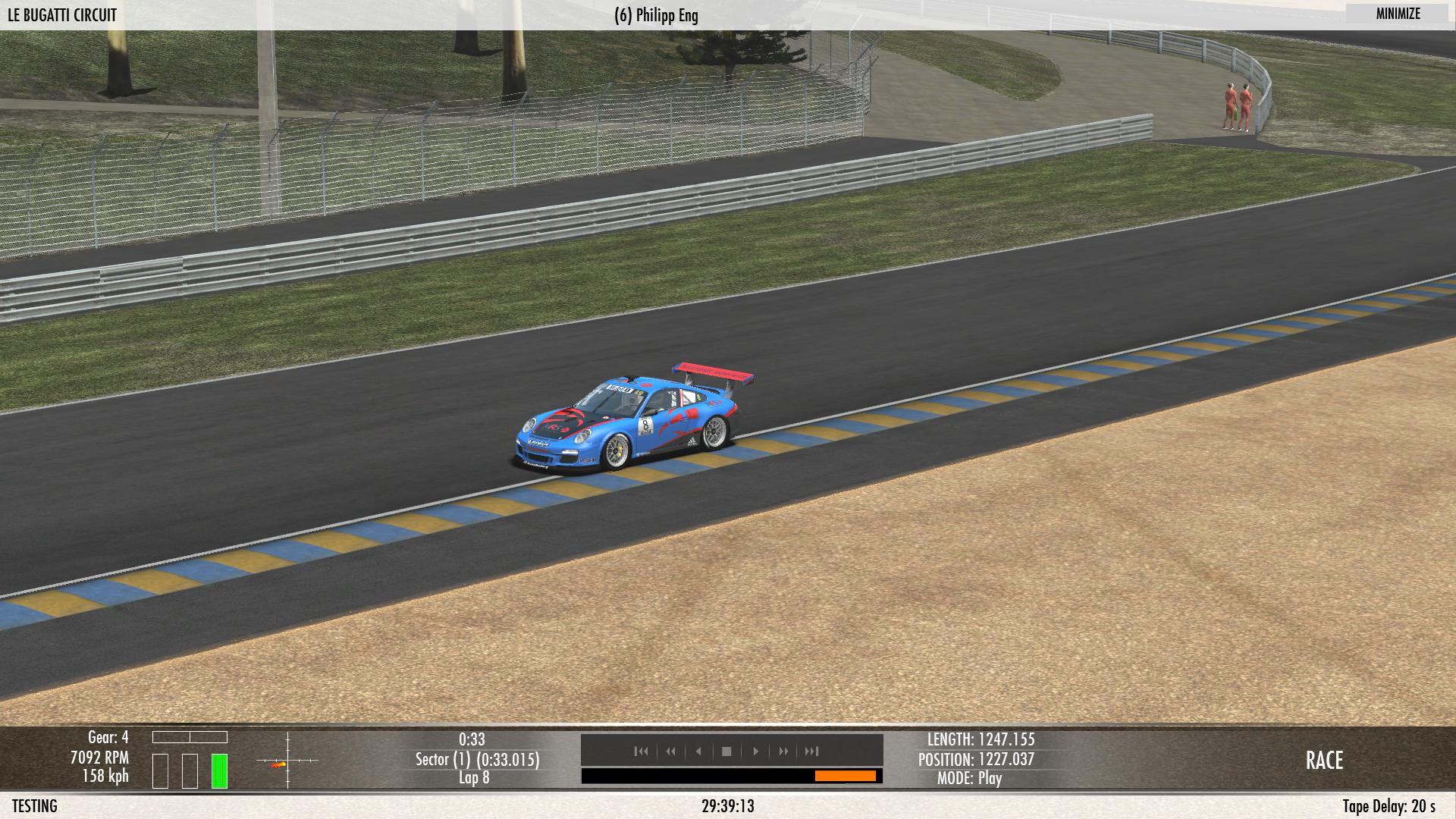Stop the replay playback
The image size is (1456, 819).
(x=726, y=752)
